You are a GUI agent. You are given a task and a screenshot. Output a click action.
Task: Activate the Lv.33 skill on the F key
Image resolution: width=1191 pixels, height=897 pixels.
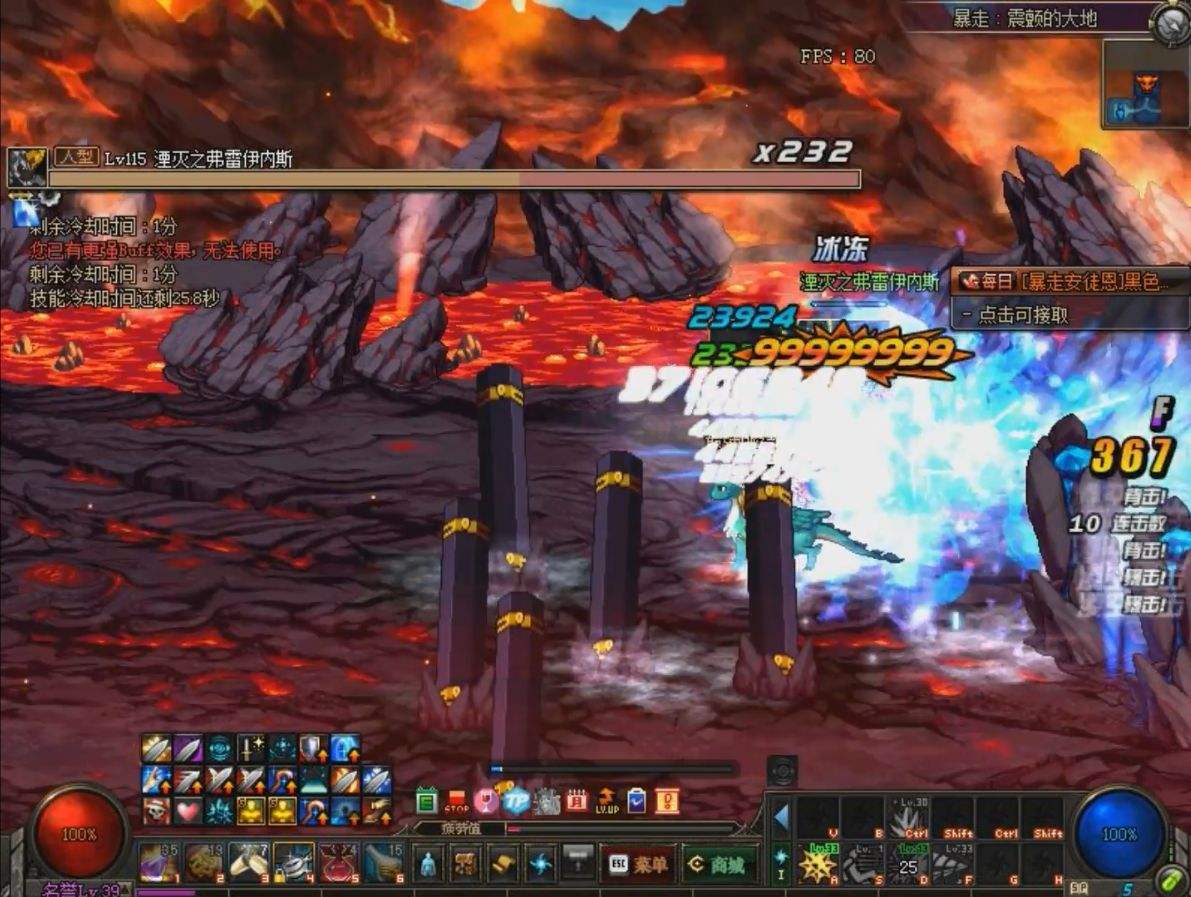pyautogui.click(x=953, y=864)
